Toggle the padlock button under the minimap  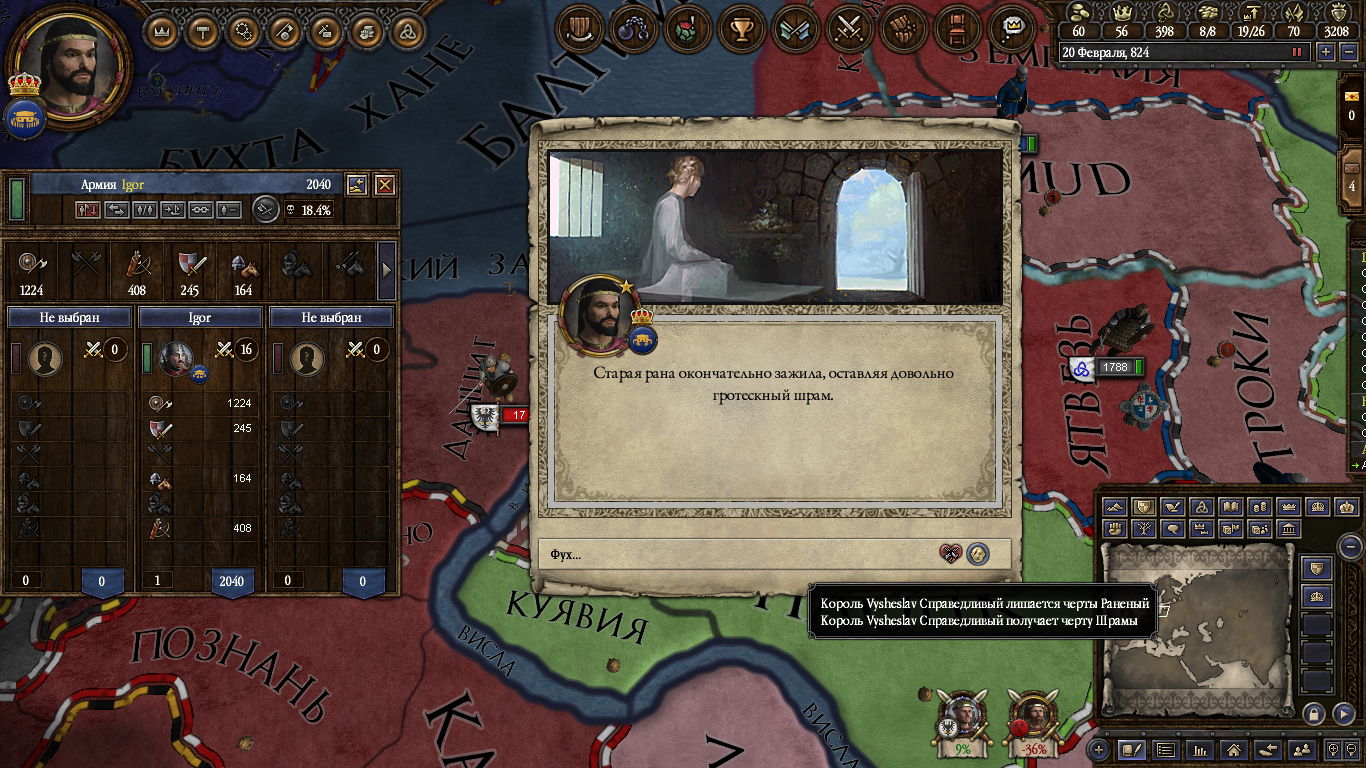coord(1314,713)
